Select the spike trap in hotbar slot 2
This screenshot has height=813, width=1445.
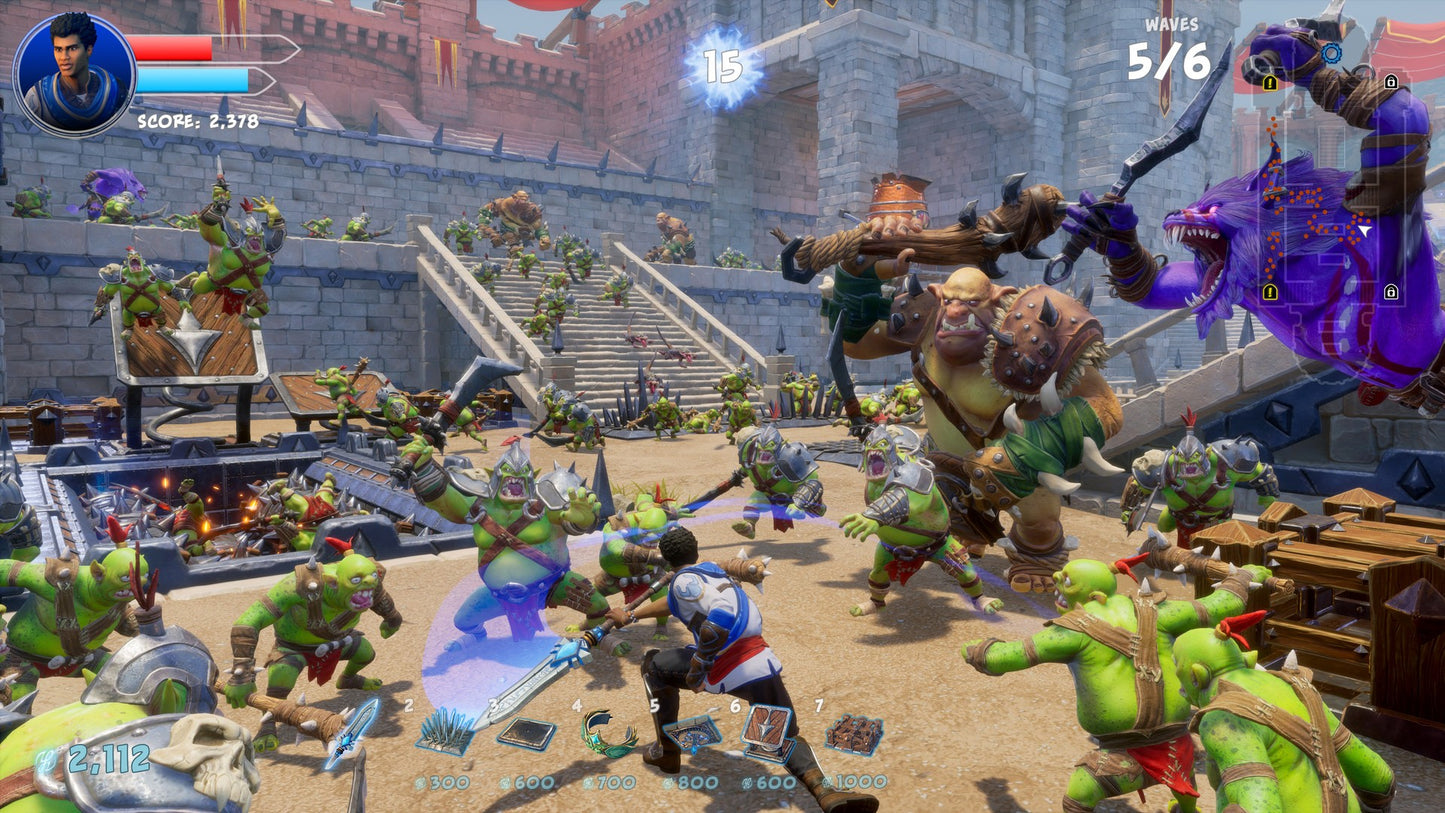pyautogui.click(x=445, y=730)
